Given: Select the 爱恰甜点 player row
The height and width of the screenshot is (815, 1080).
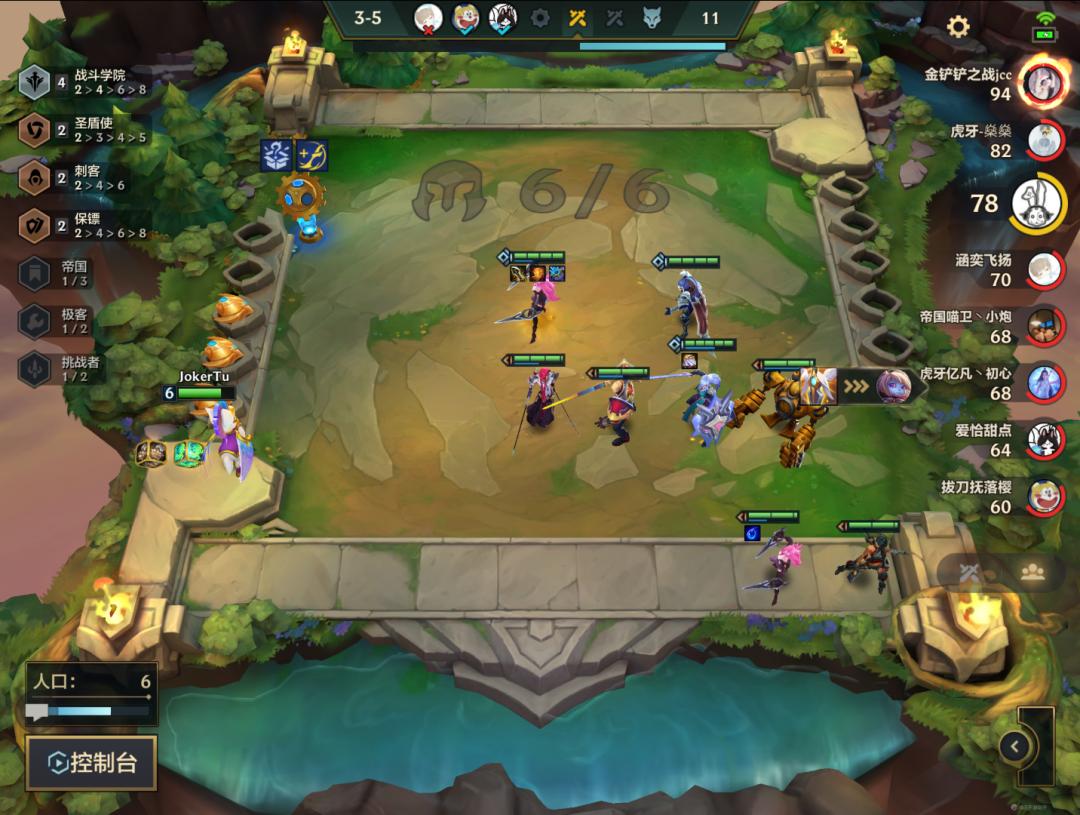Looking at the screenshot, I should click(1044, 439).
